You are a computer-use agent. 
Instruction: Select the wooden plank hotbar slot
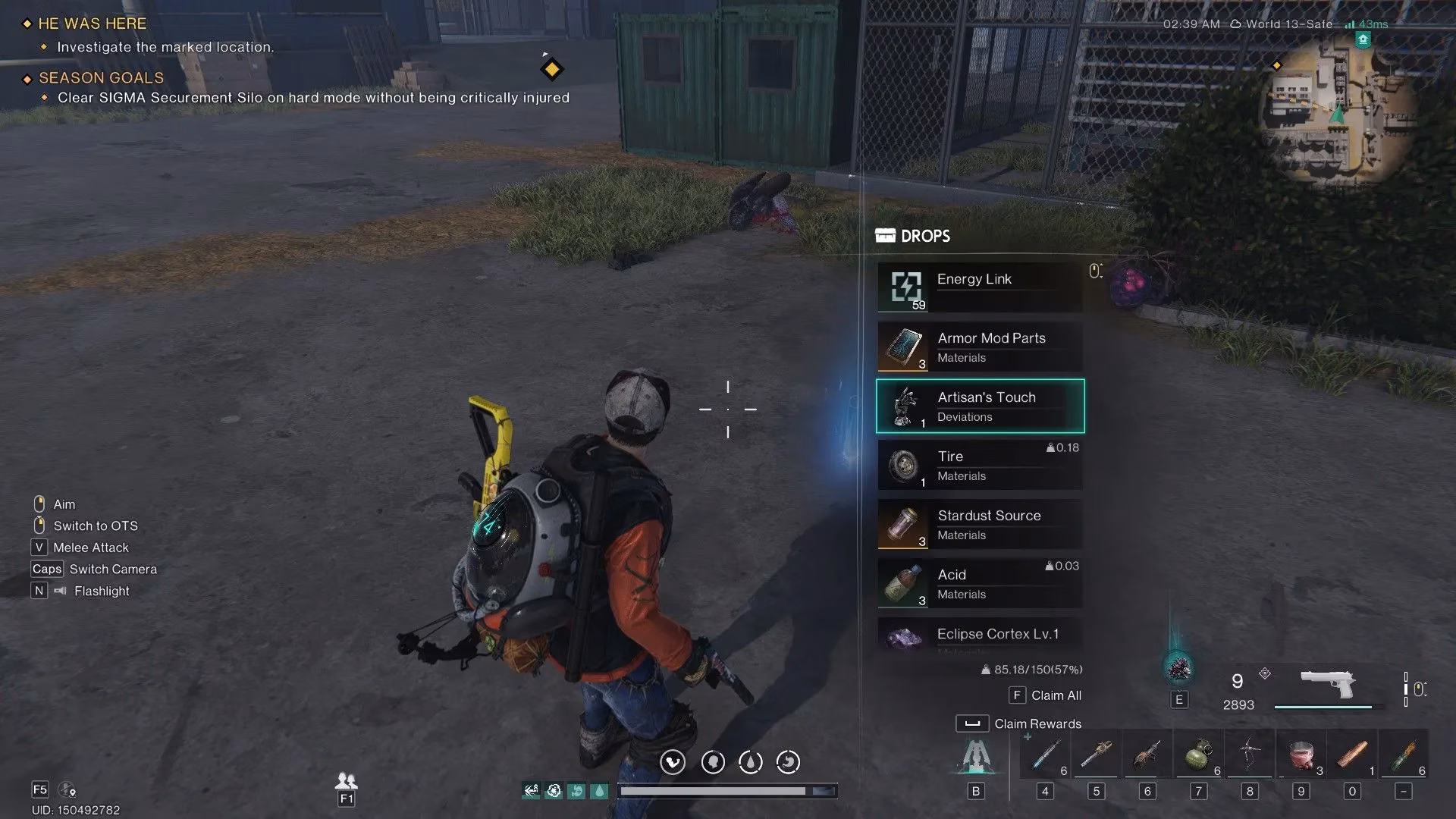pyautogui.click(x=1351, y=755)
